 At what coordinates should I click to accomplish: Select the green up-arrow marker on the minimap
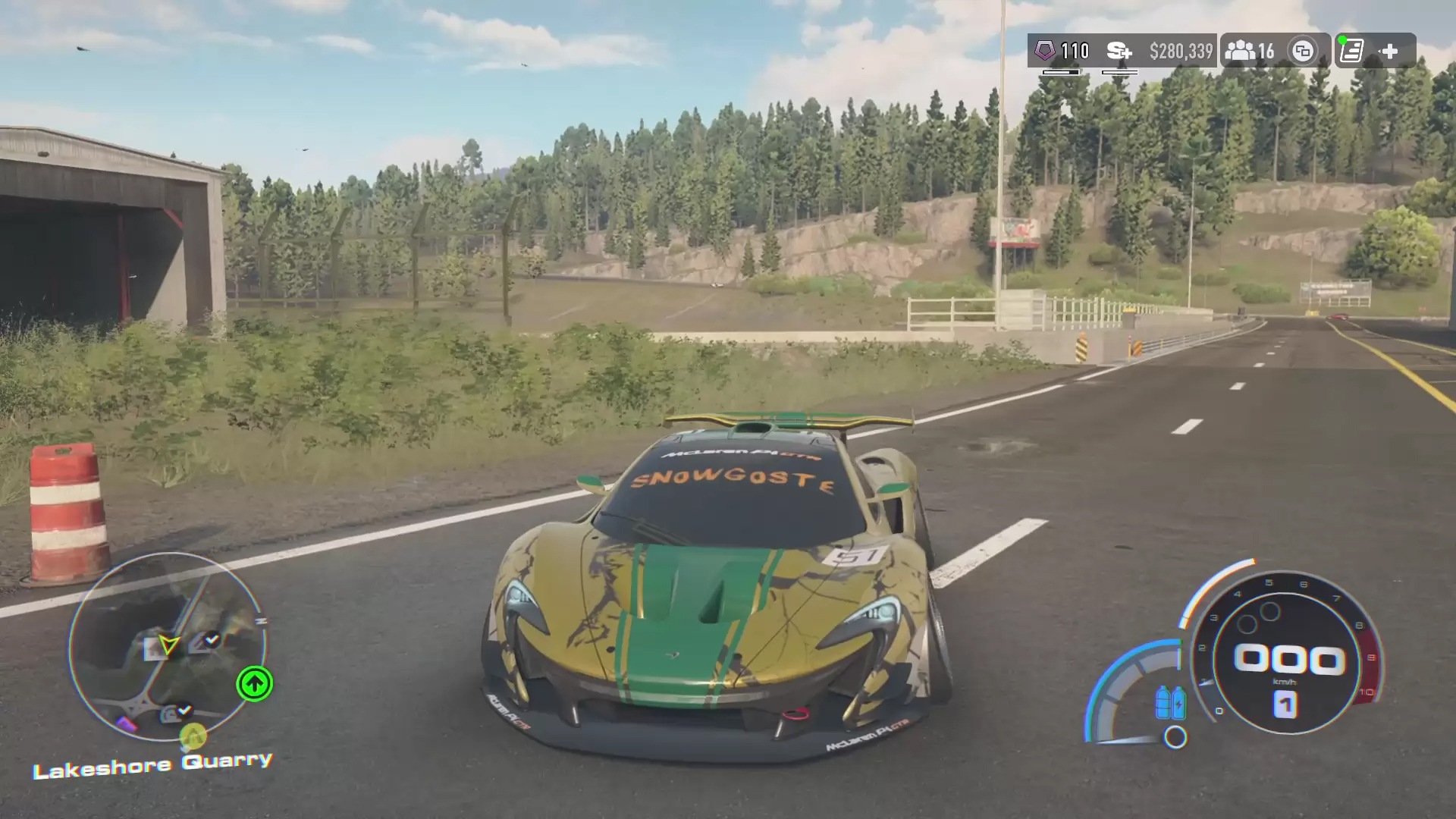point(254,684)
